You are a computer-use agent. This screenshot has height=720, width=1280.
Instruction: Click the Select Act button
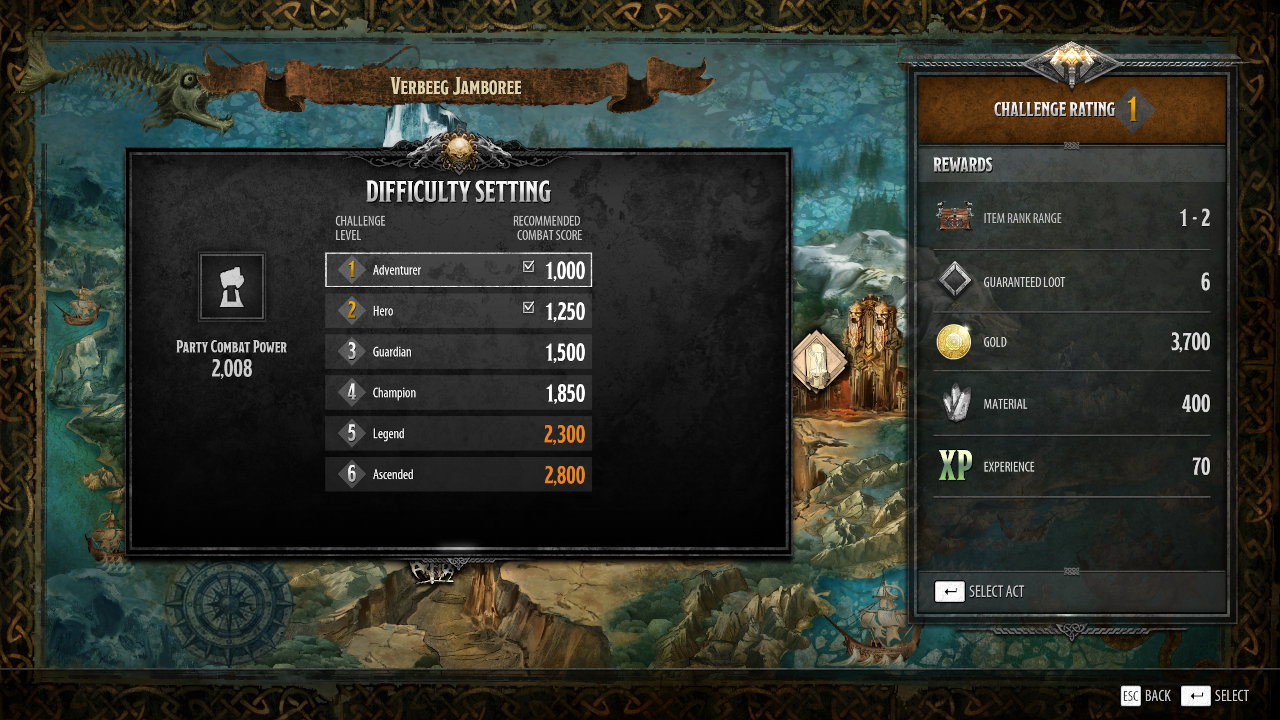point(979,591)
